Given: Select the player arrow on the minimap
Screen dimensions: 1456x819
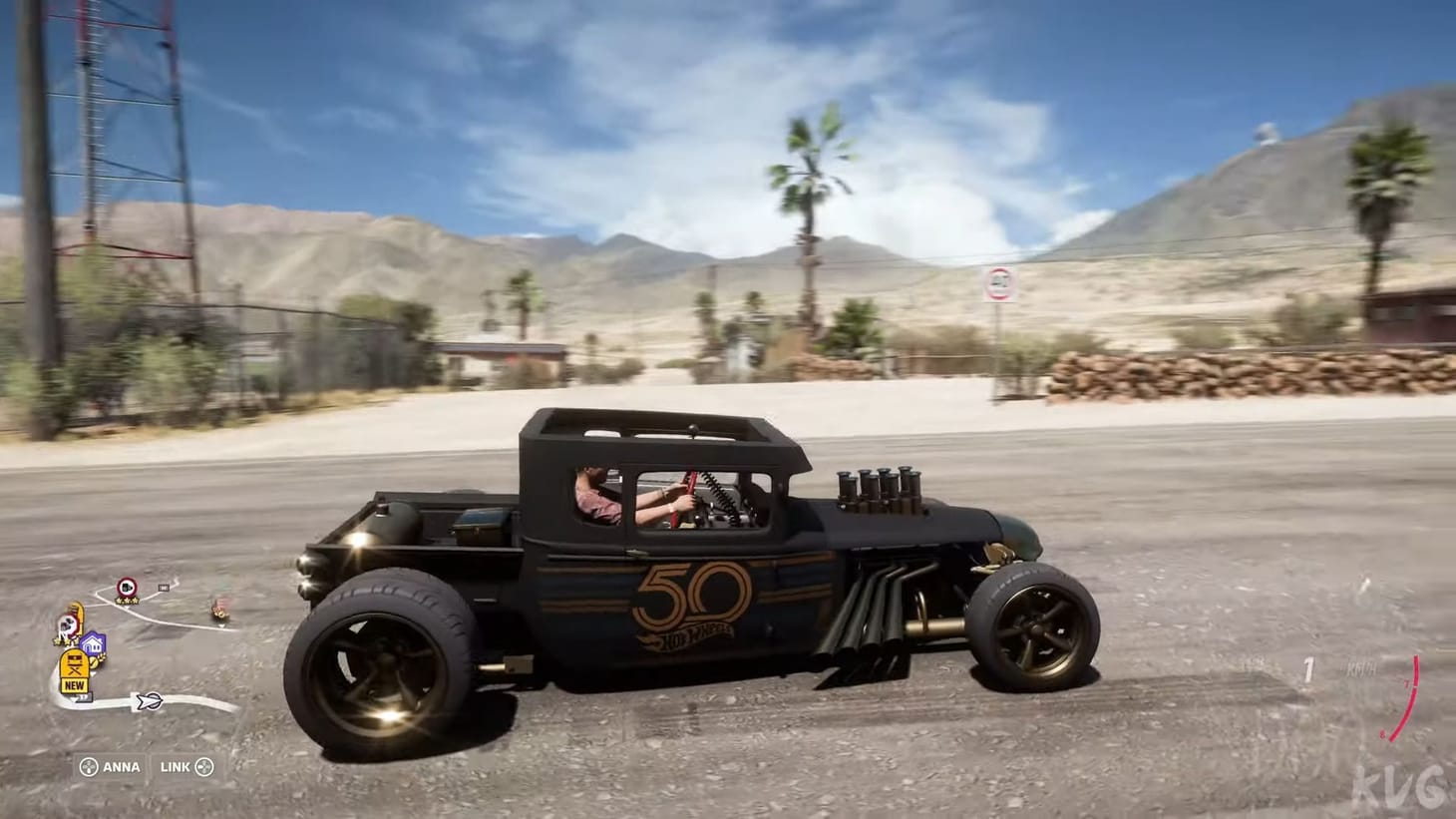Looking at the screenshot, I should point(150,700).
